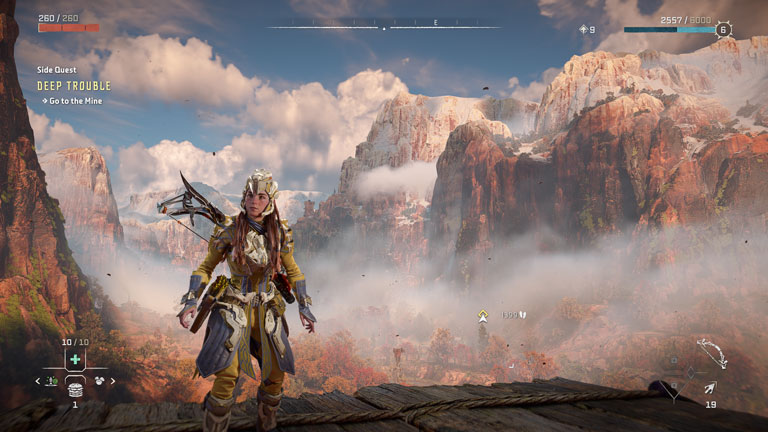Click the compass bar at top
The image size is (768, 432).
(x=384, y=26)
